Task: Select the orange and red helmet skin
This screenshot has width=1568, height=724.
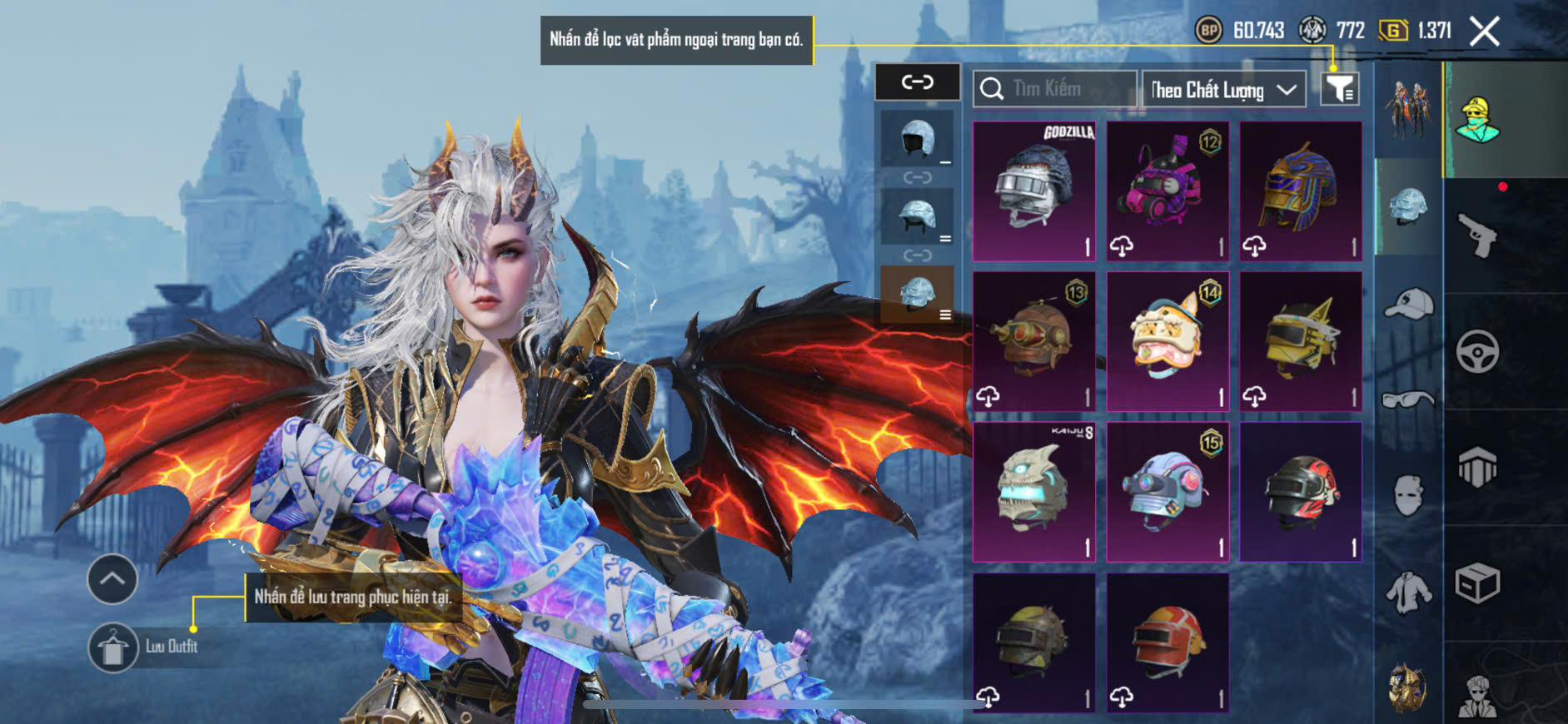Action: [x=1167, y=642]
